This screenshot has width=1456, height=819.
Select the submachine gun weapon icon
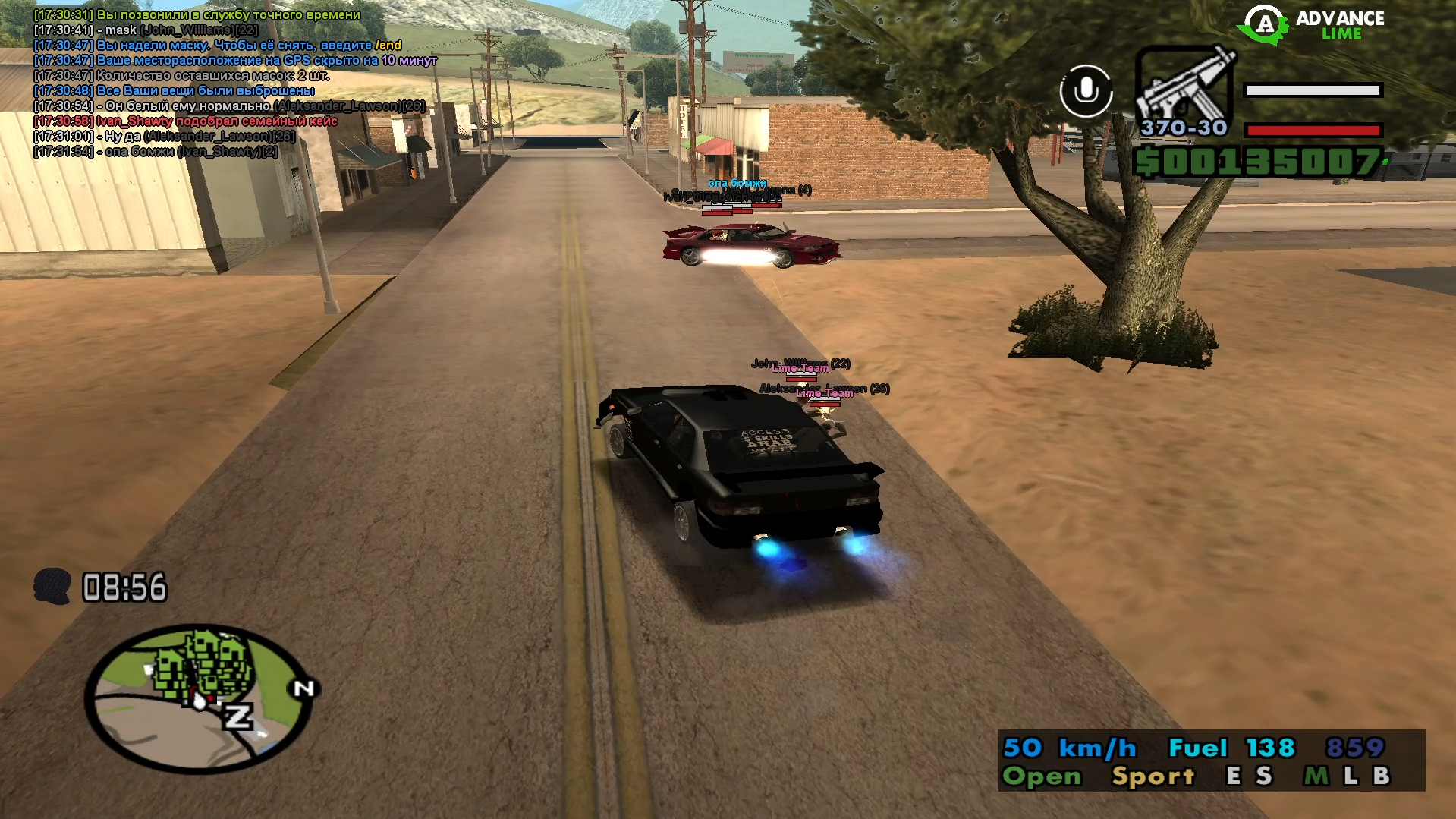tap(1184, 85)
